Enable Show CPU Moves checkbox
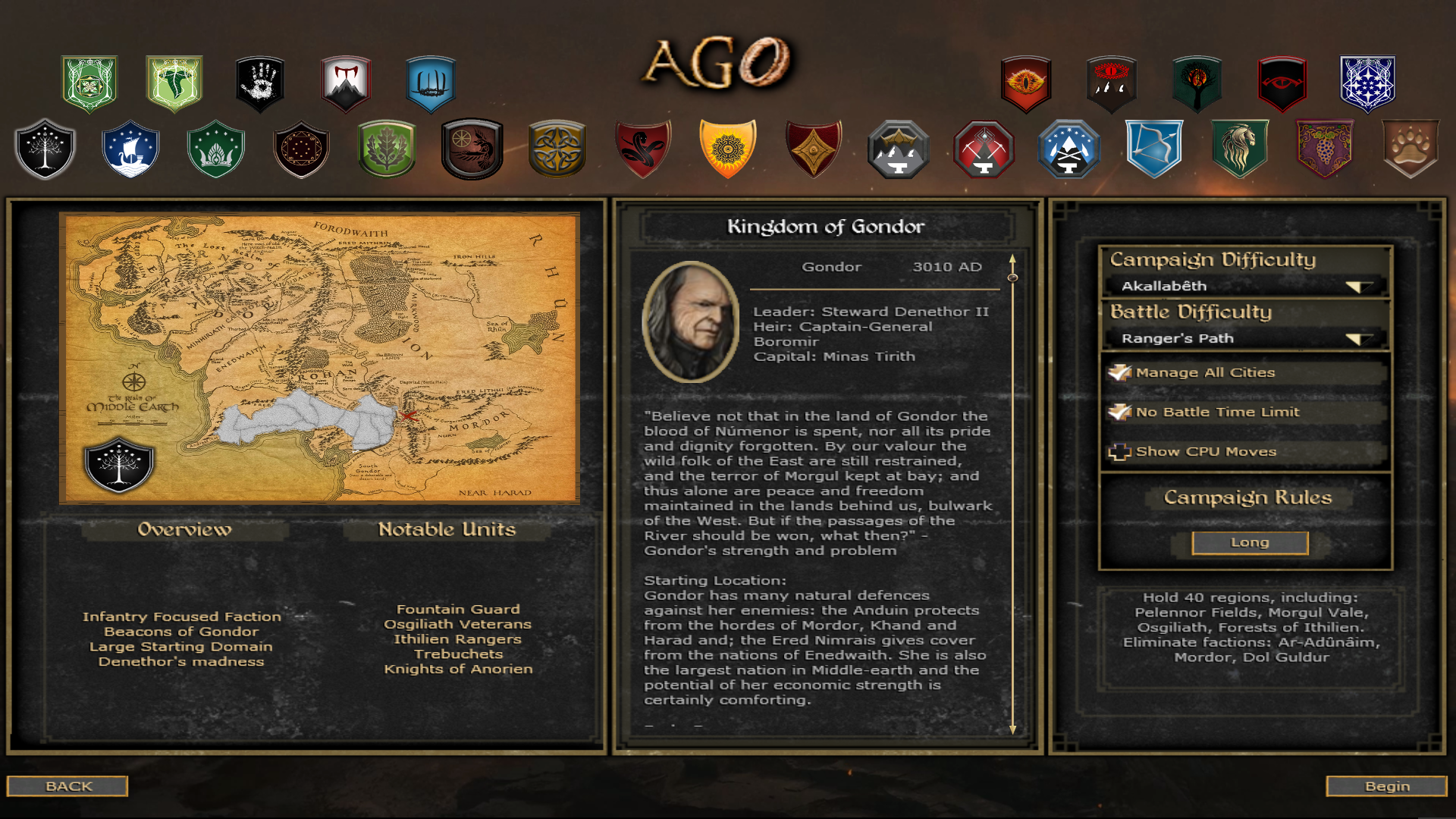This screenshot has width=1456, height=819. 1119,452
